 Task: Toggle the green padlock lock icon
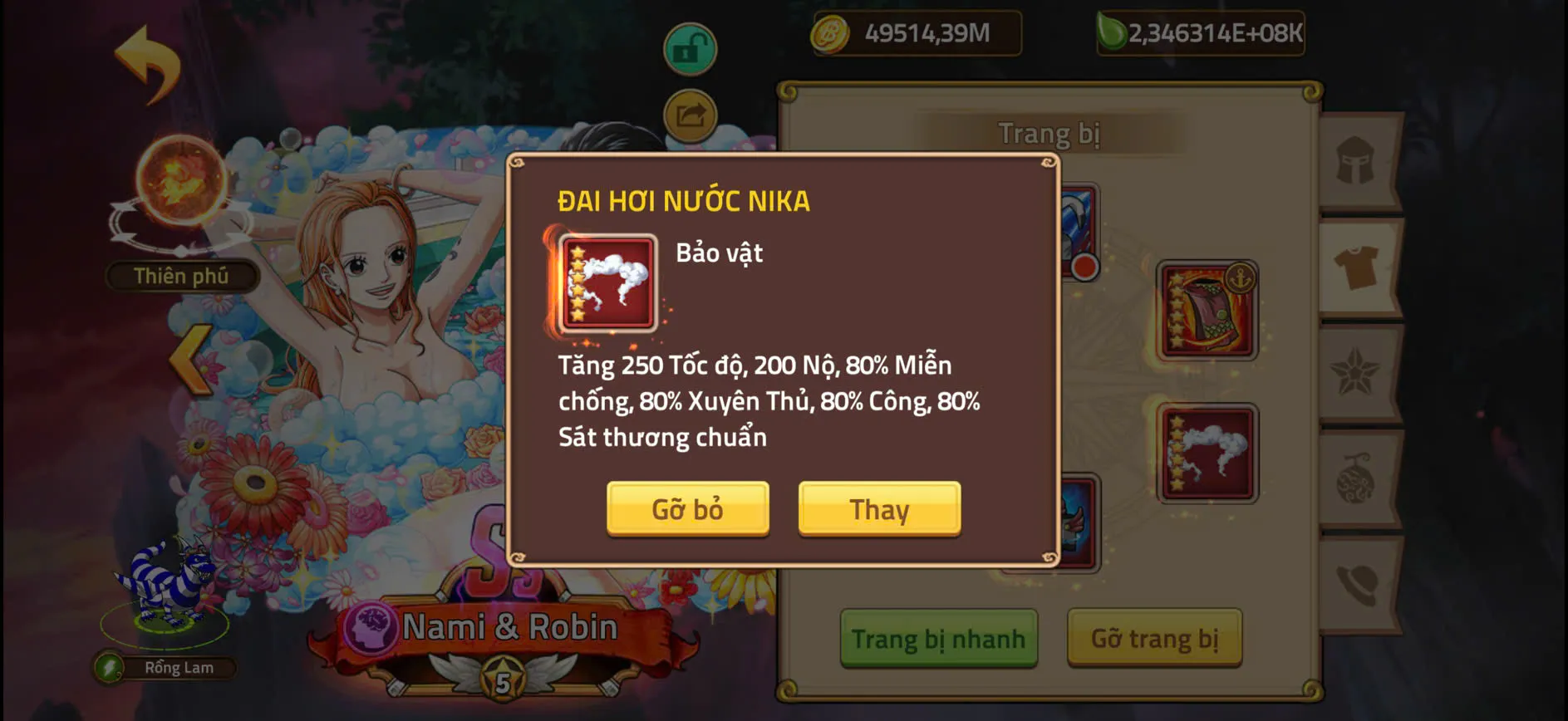point(690,49)
